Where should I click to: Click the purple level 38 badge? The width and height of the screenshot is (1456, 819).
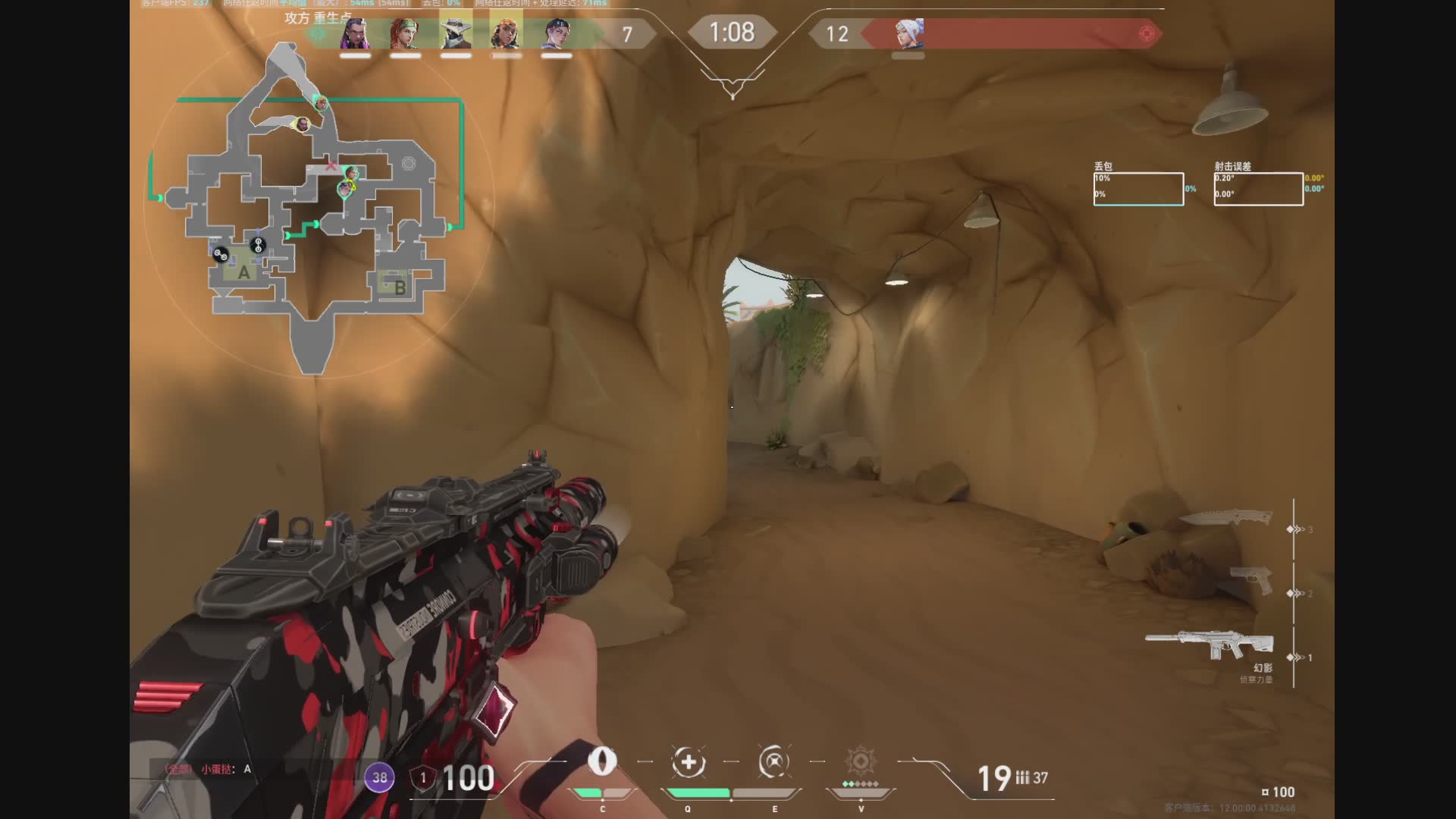pyautogui.click(x=380, y=777)
